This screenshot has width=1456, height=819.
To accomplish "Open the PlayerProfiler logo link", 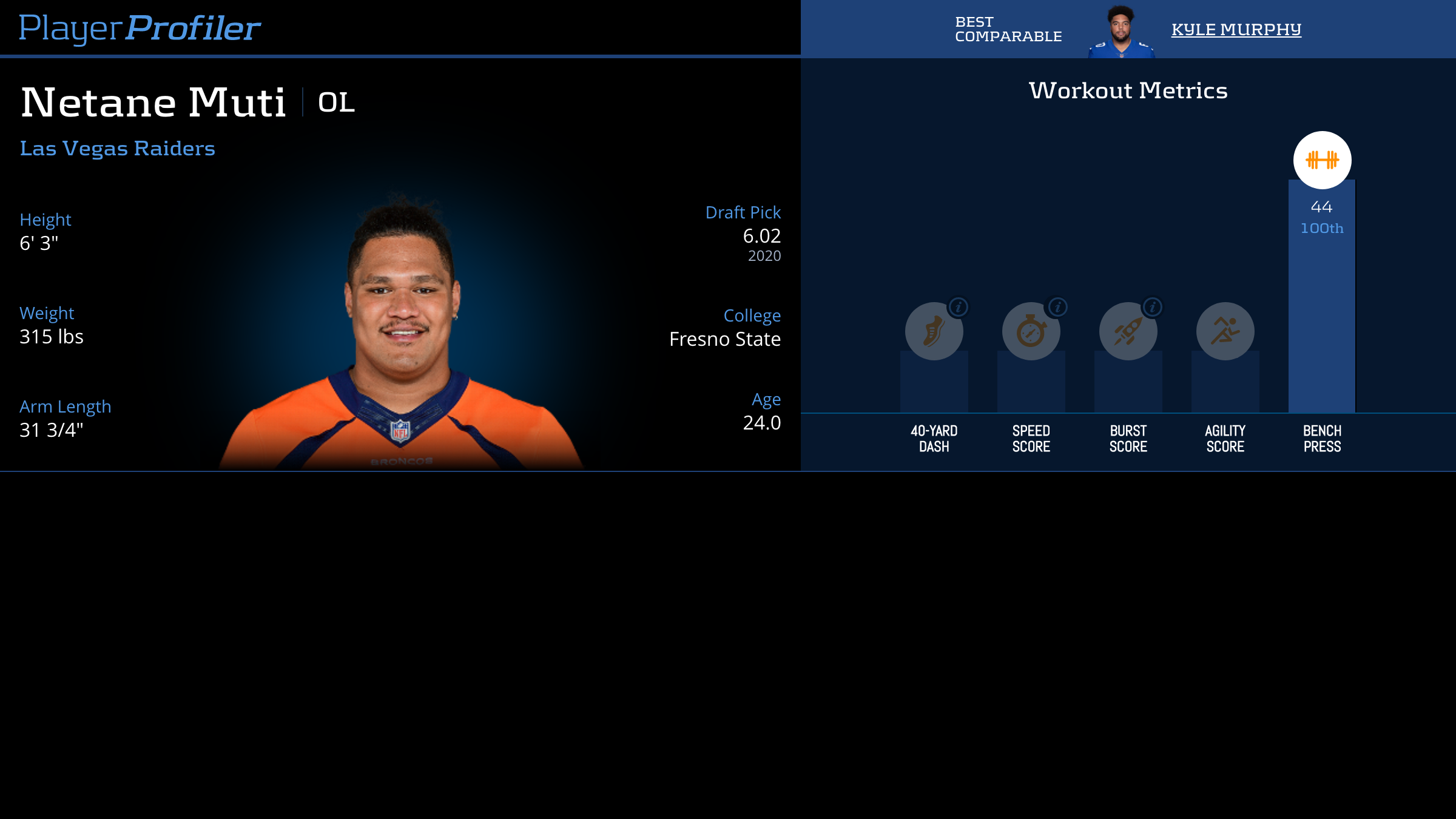I will point(140,29).
